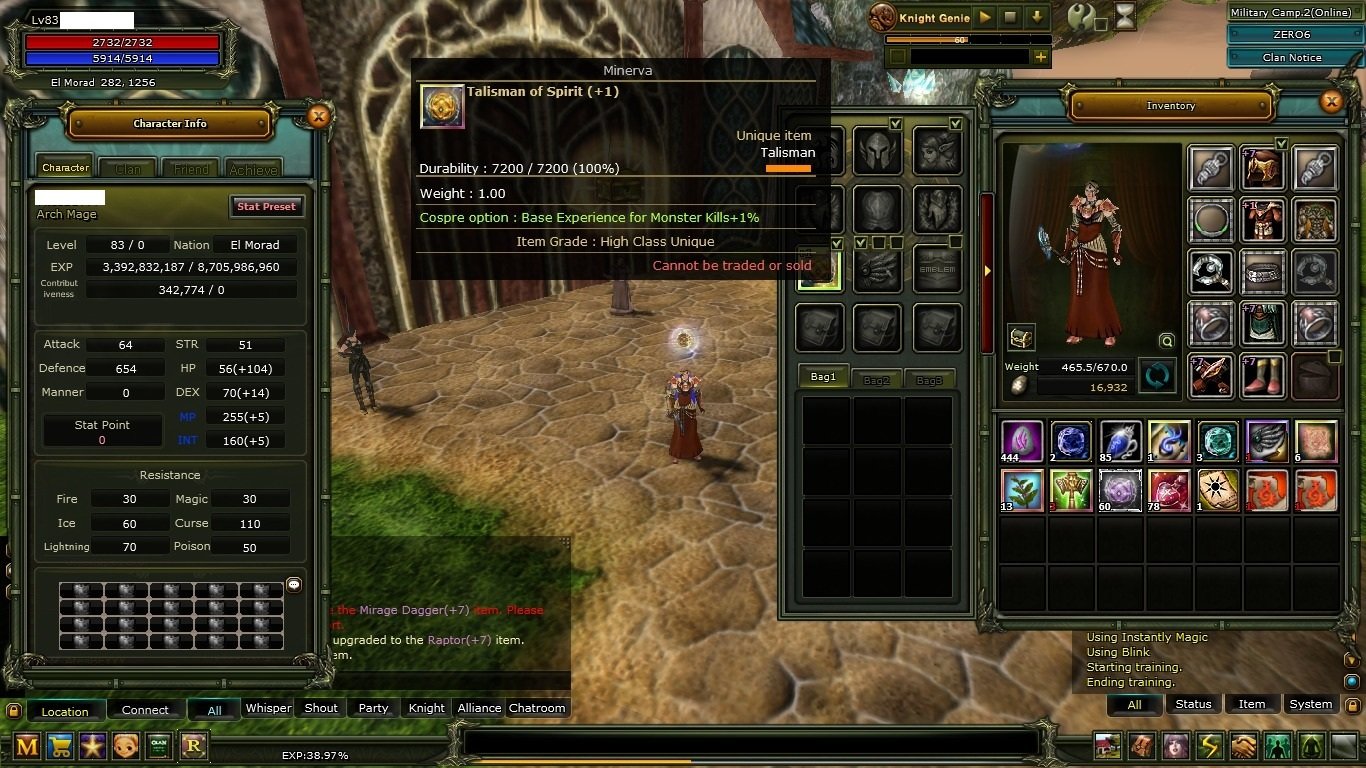Viewport: 1366px width, 768px height.
Task: Open the house icon on the bottom-right bar
Action: pos(1105,746)
